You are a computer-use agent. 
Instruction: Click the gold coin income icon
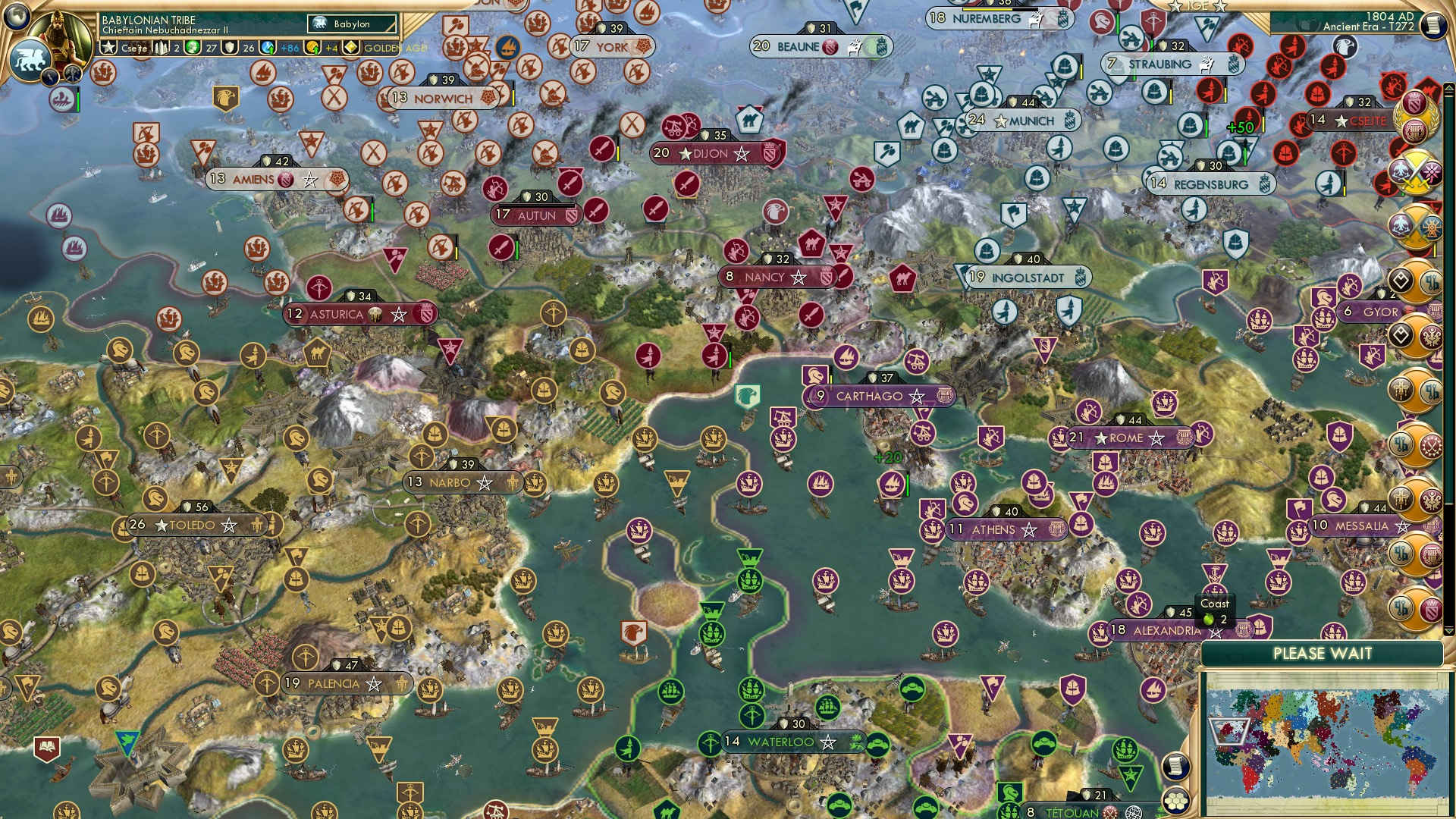312,47
